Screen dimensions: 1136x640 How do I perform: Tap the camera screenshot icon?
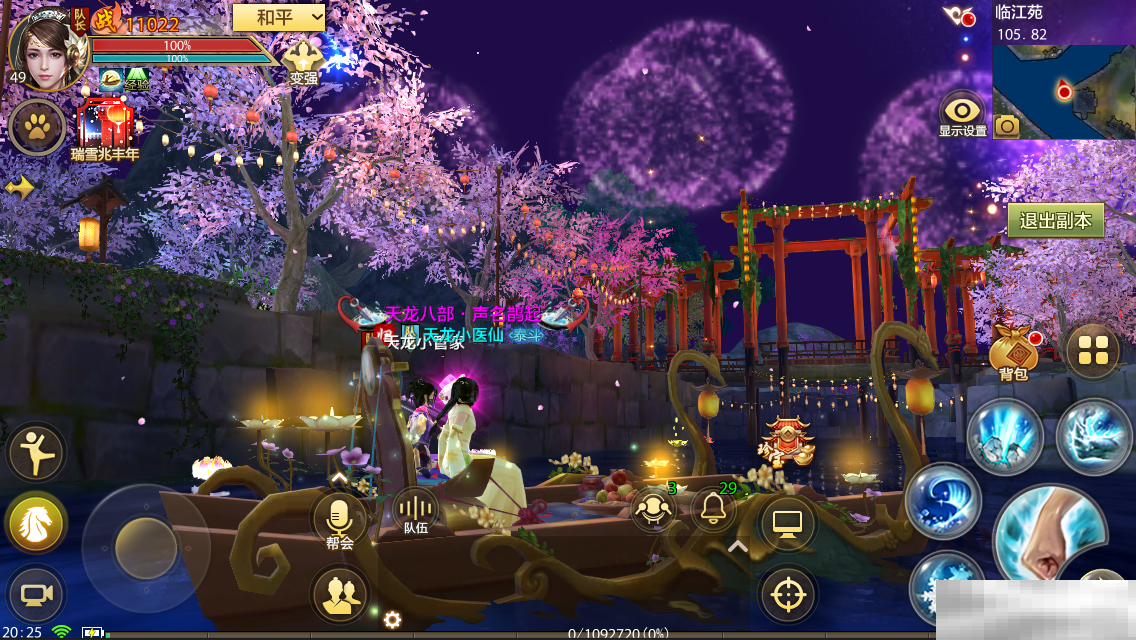[x=1007, y=125]
